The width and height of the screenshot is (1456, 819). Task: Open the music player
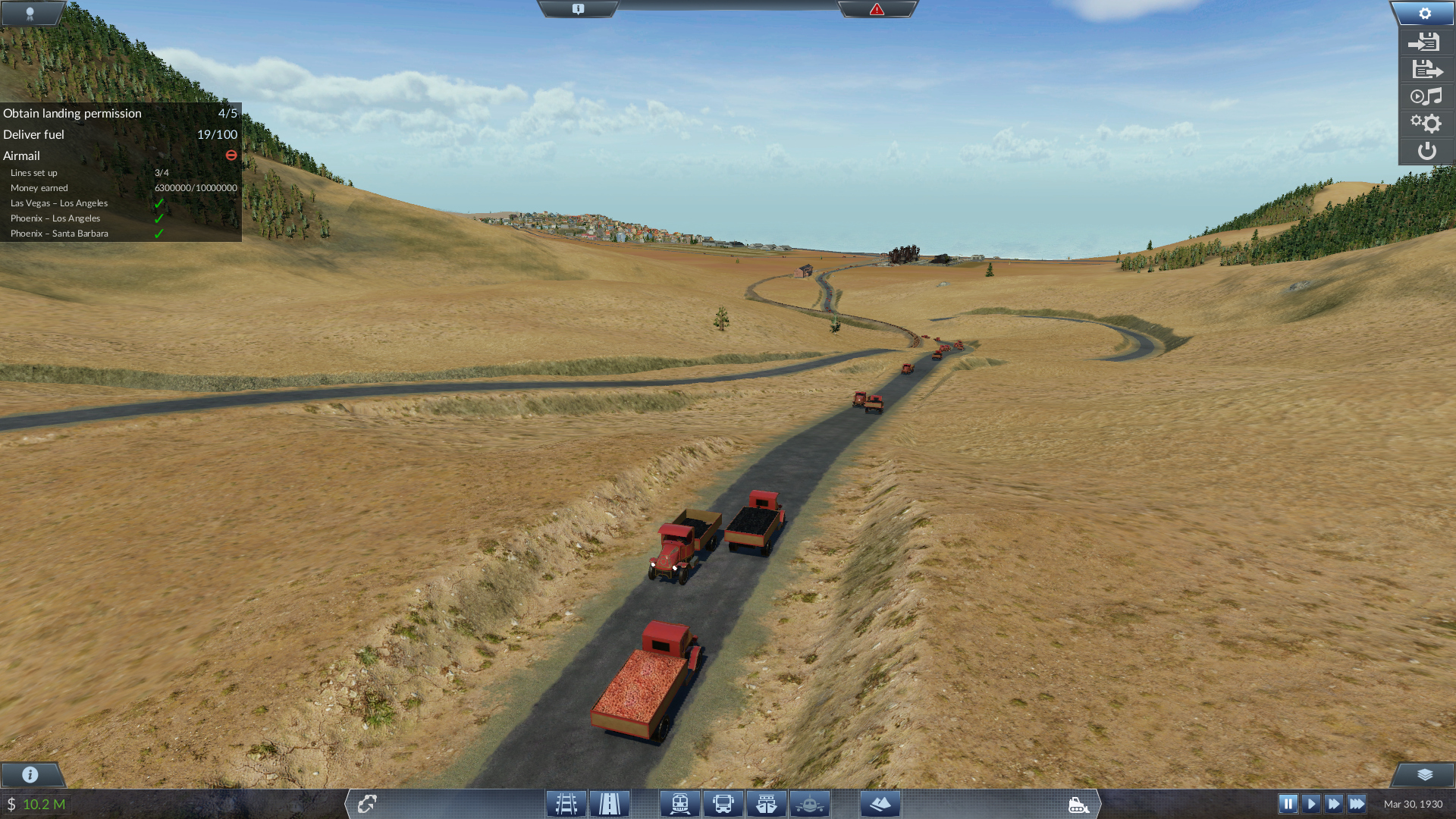1426,96
